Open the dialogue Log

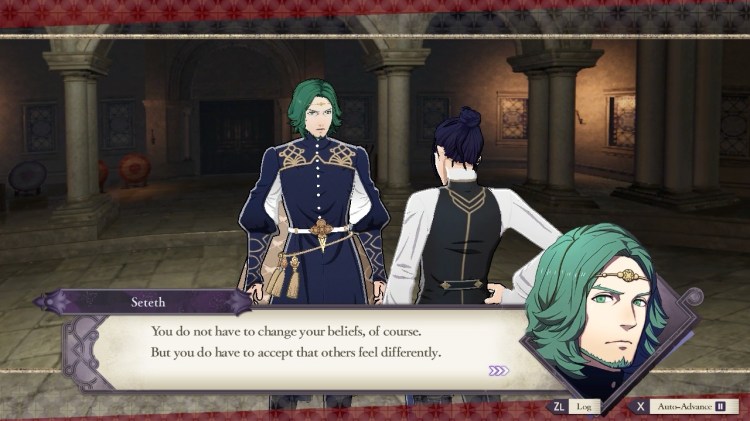575,406
